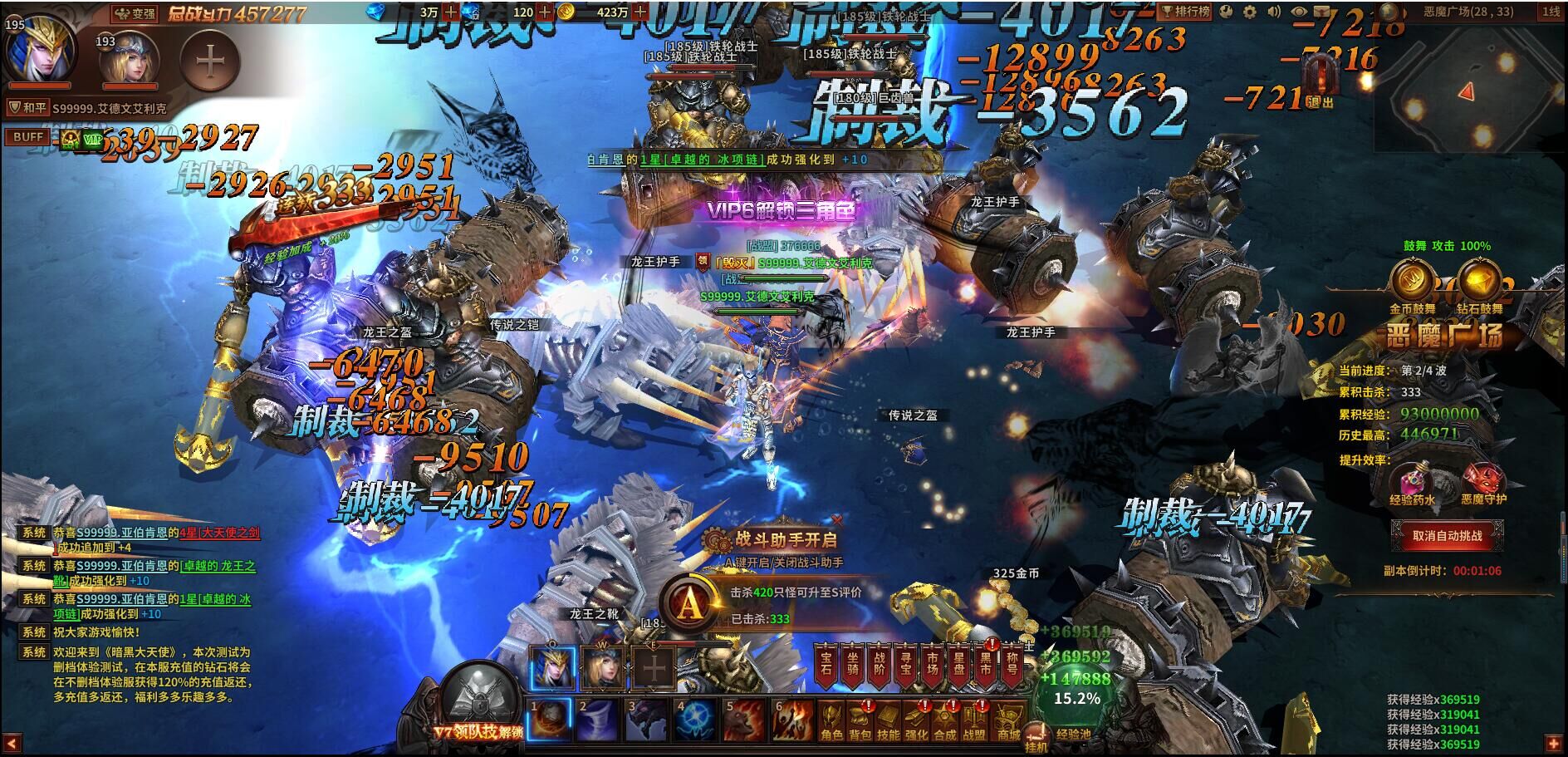Open the 黑市 black market banner
The width and height of the screenshot is (1568, 757).
point(986,666)
